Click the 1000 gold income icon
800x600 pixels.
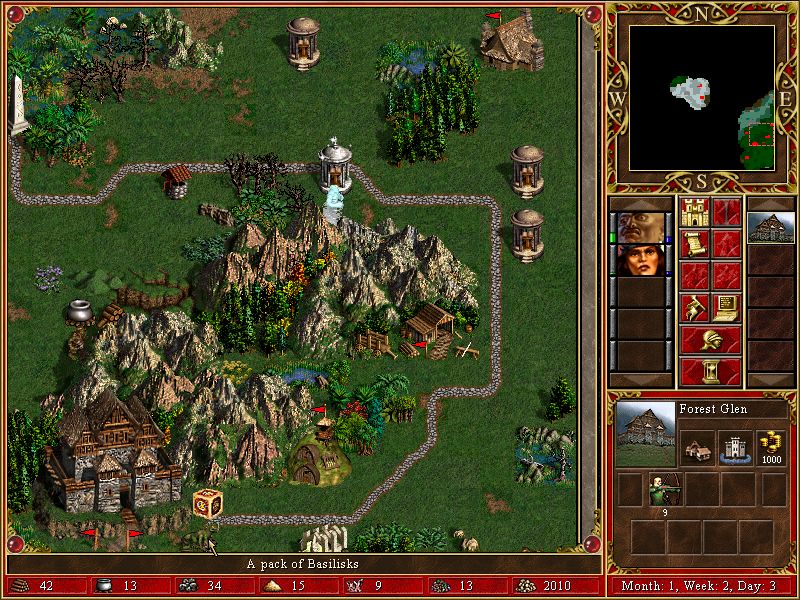click(x=770, y=446)
